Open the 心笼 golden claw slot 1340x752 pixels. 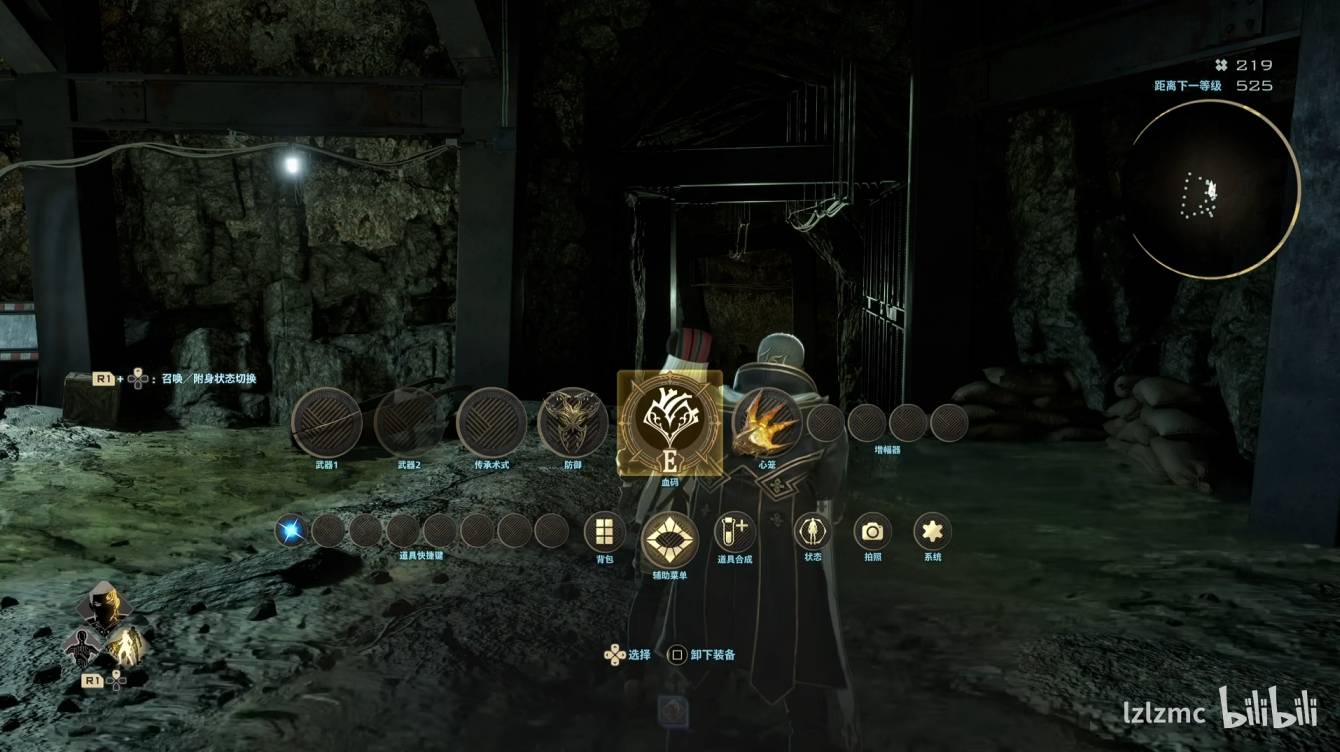tap(767, 423)
